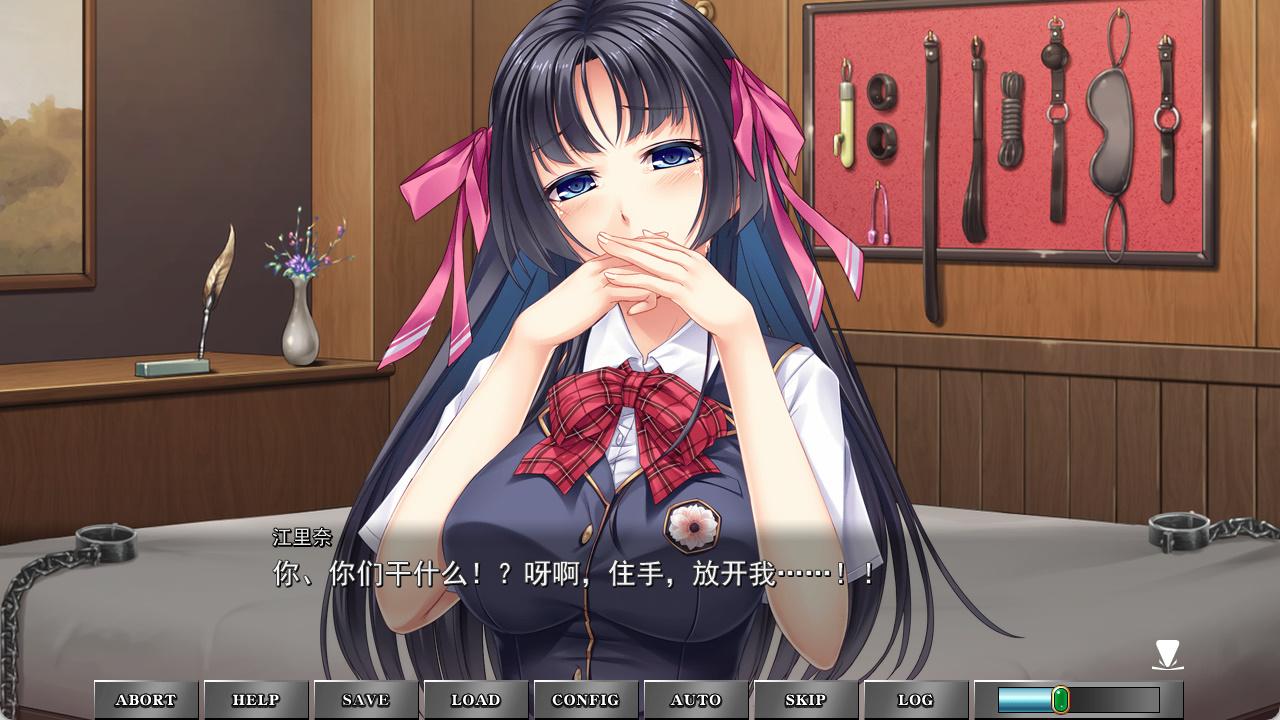Open the LOAD menu
Screen dimensions: 1280x720
coord(476,700)
